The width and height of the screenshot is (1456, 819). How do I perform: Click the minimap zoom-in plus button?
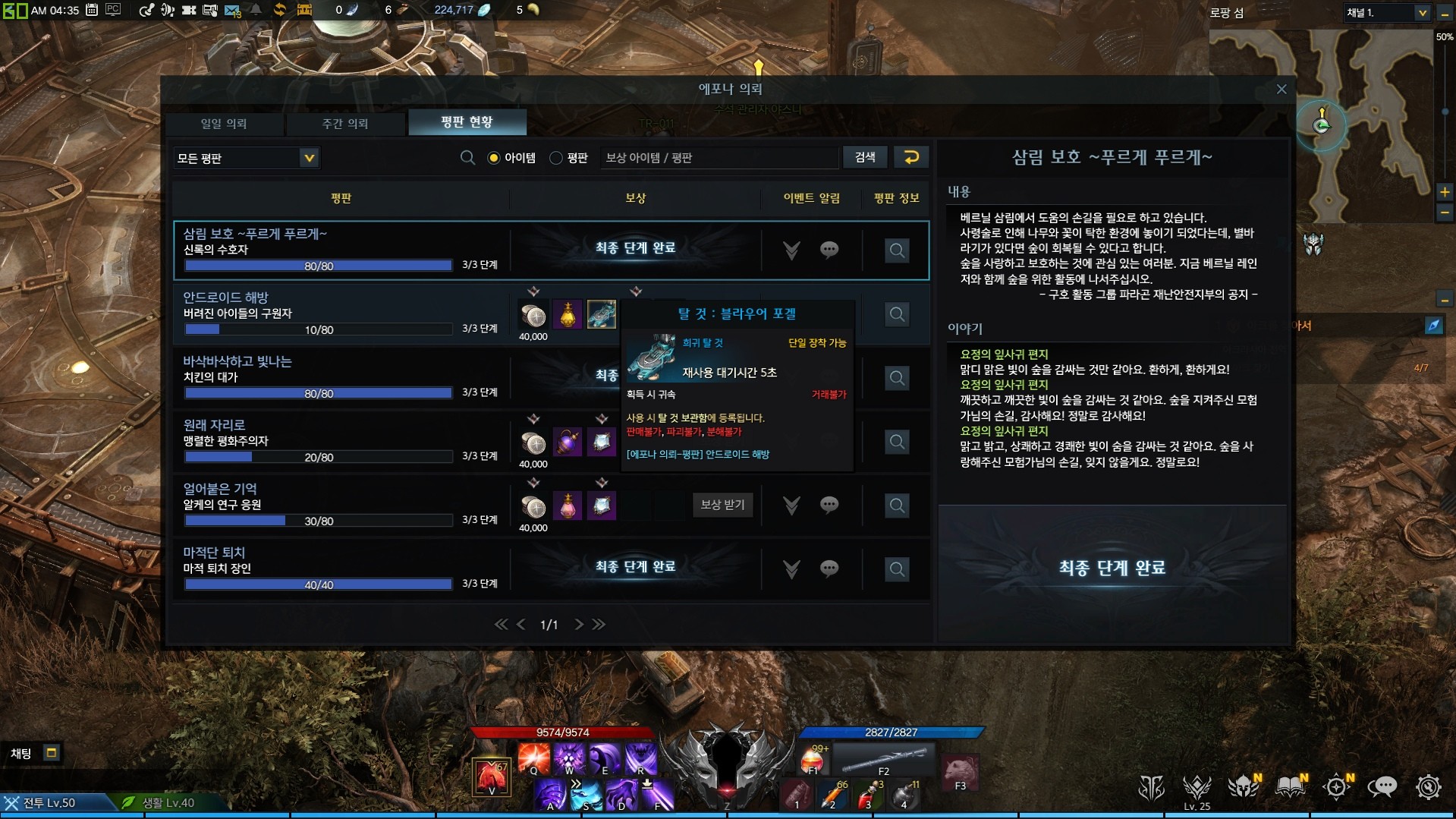[1445, 192]
